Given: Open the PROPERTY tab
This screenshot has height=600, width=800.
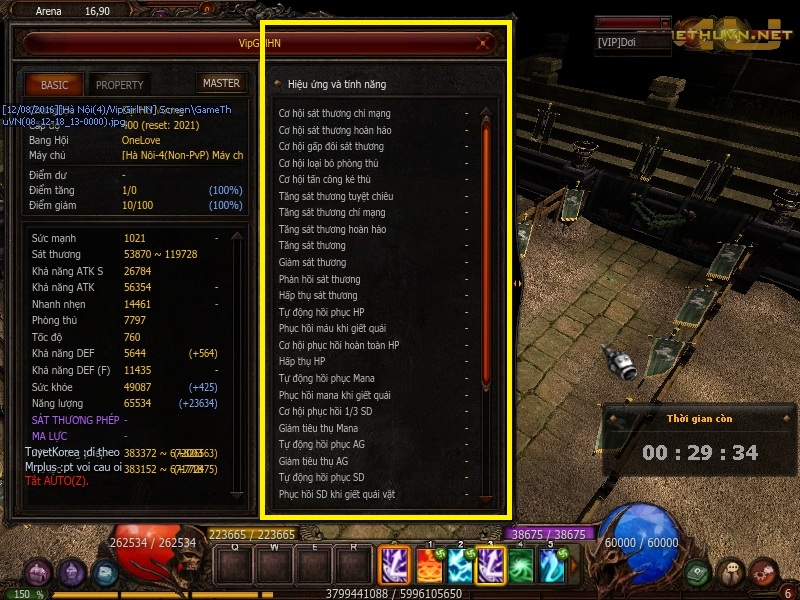Looking at the screenshot, I should click(x=120, y=85).
